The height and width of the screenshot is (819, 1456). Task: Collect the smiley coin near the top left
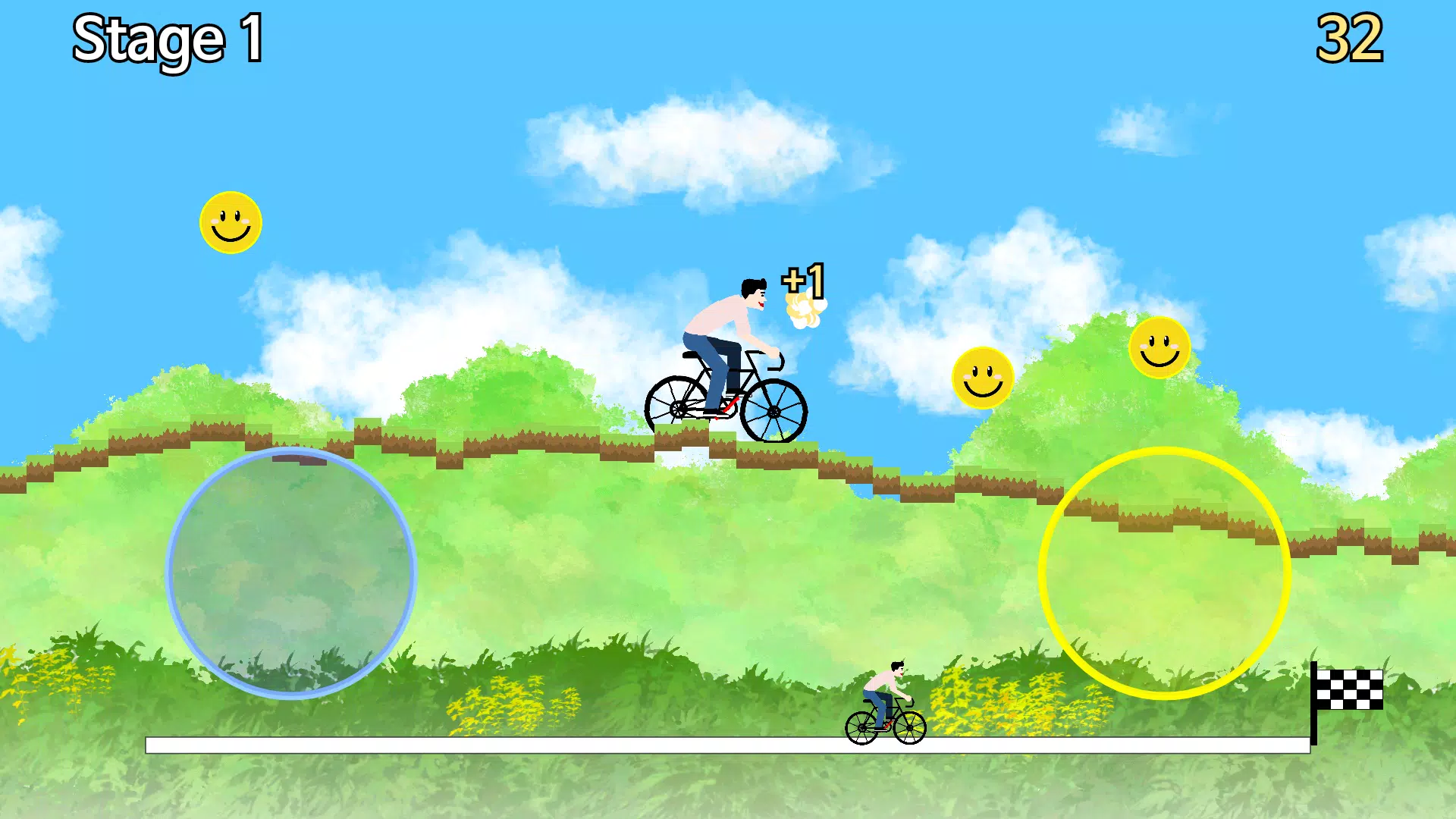(x=231, y=222)
